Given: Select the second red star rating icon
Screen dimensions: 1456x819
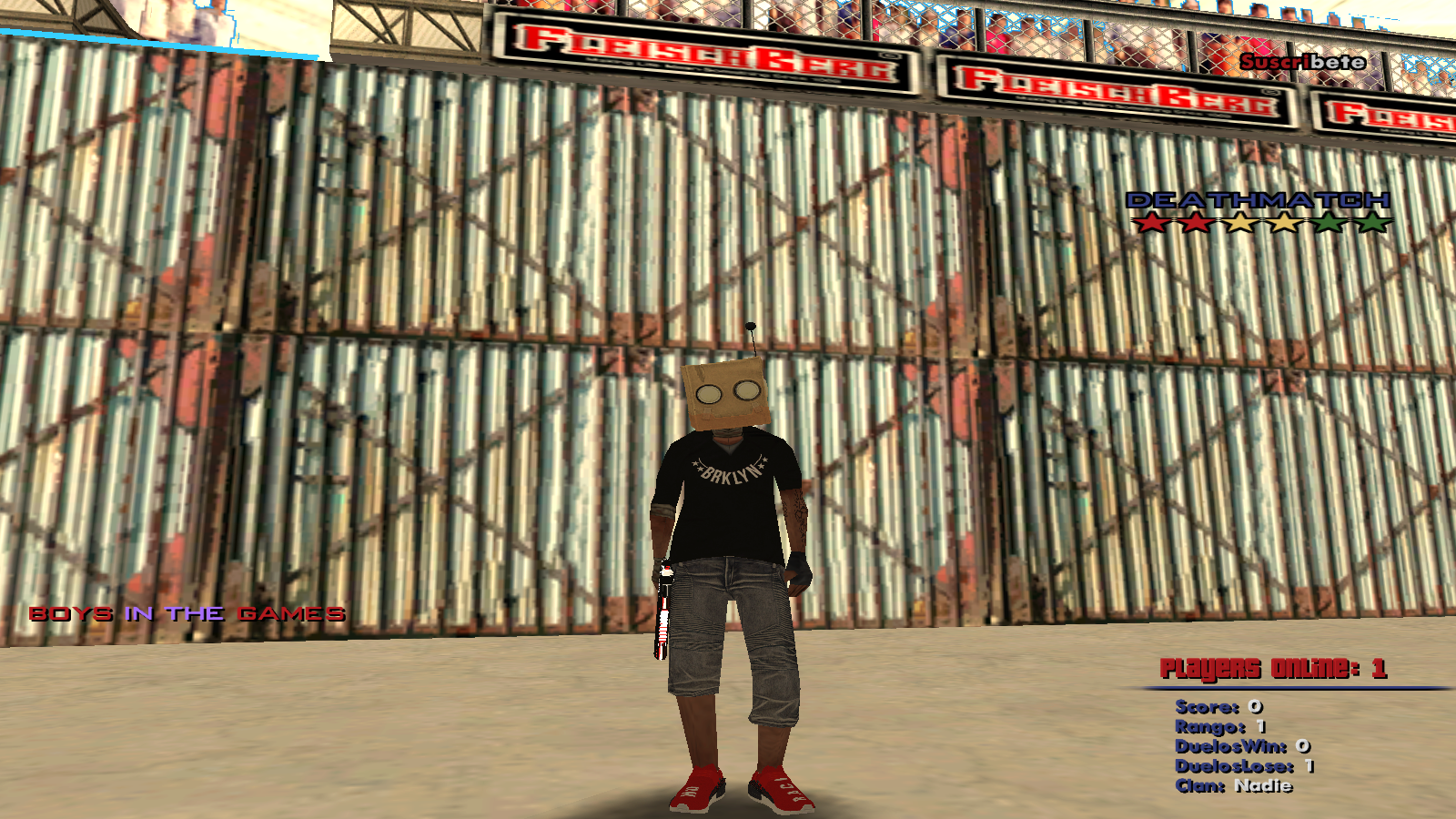Looking at the screenshot, I should (1195, 220).
